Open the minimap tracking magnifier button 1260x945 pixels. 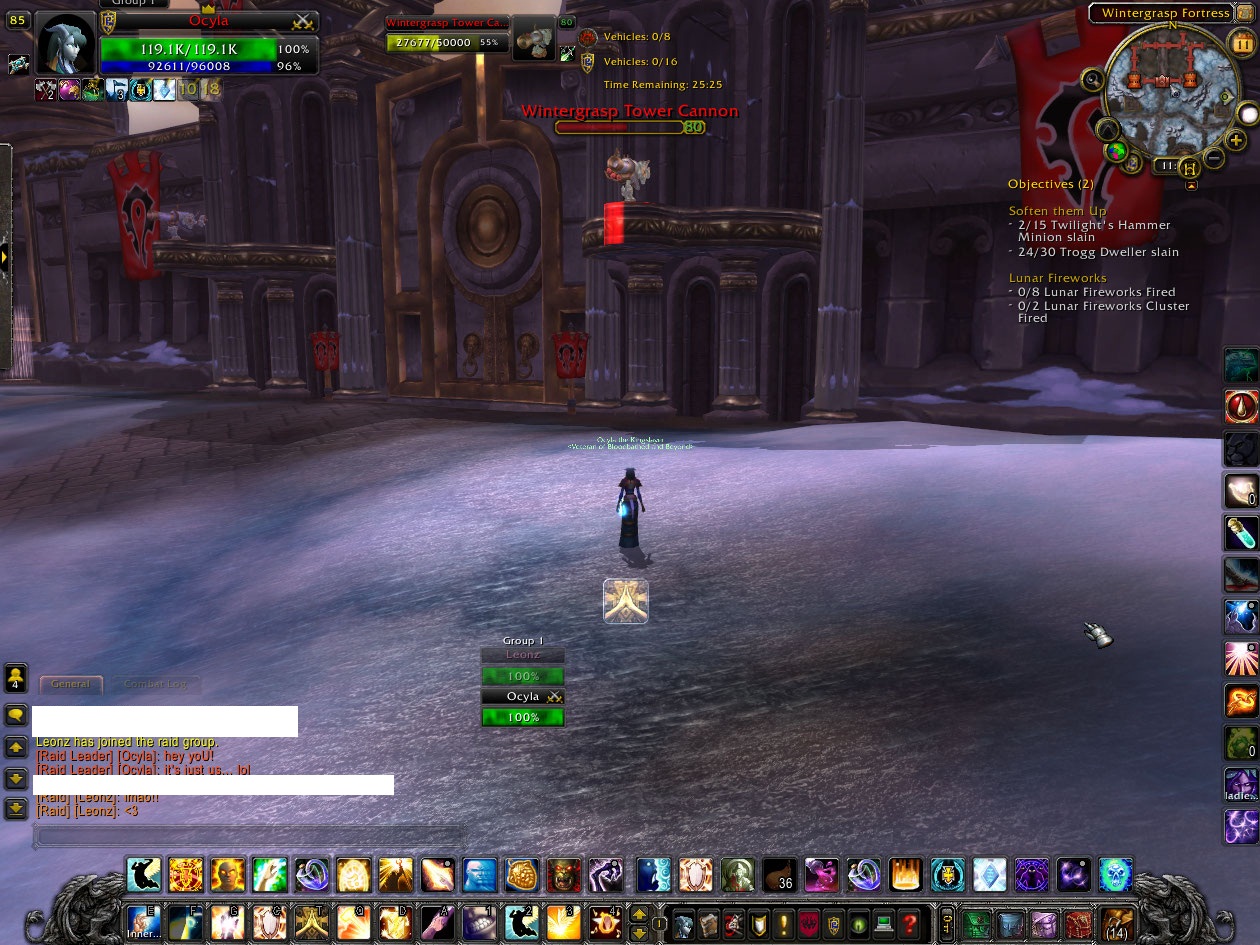(1093, 81)
